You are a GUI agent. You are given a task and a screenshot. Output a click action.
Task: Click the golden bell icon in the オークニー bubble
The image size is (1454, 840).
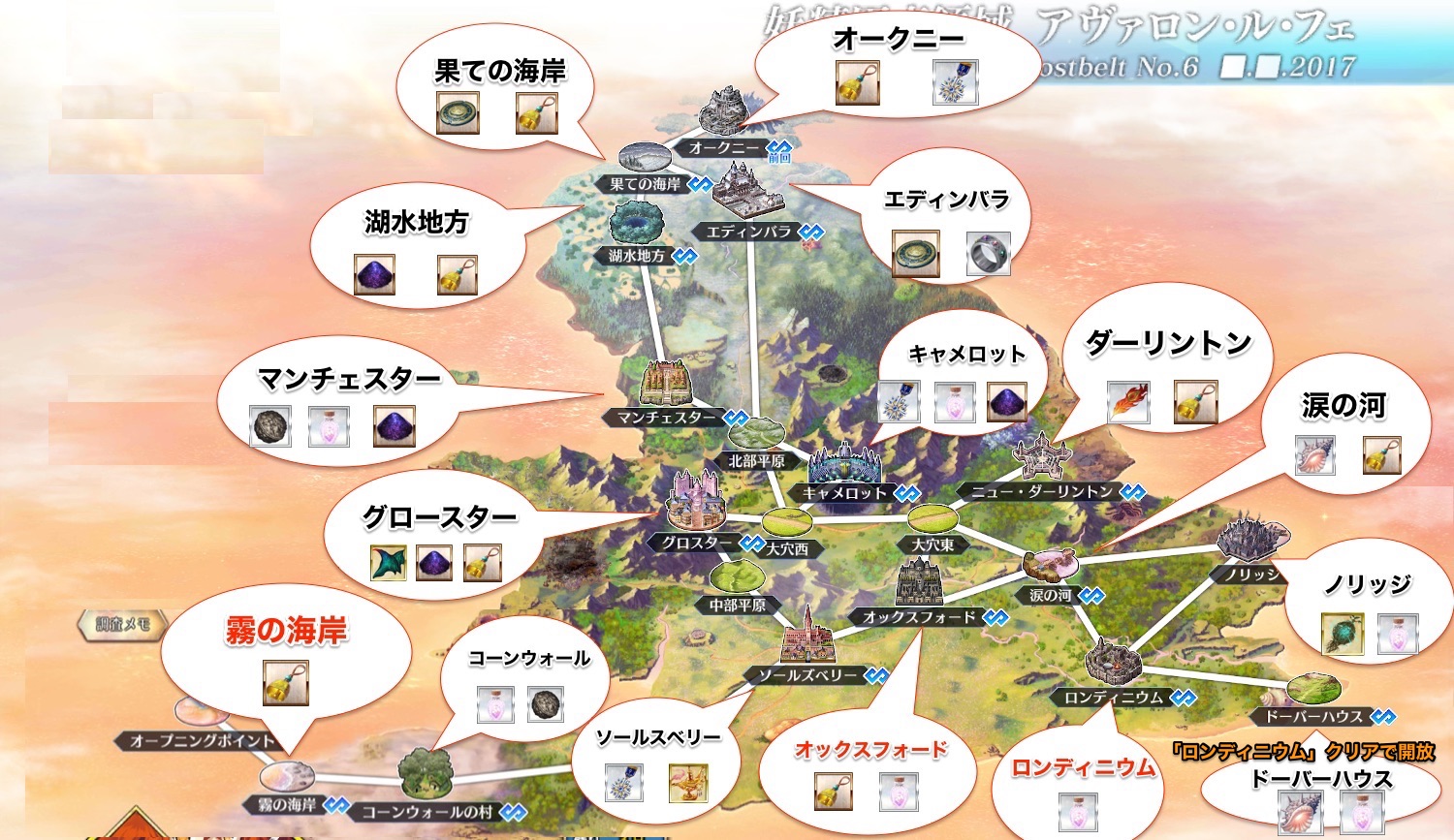(x=858, y=82)
